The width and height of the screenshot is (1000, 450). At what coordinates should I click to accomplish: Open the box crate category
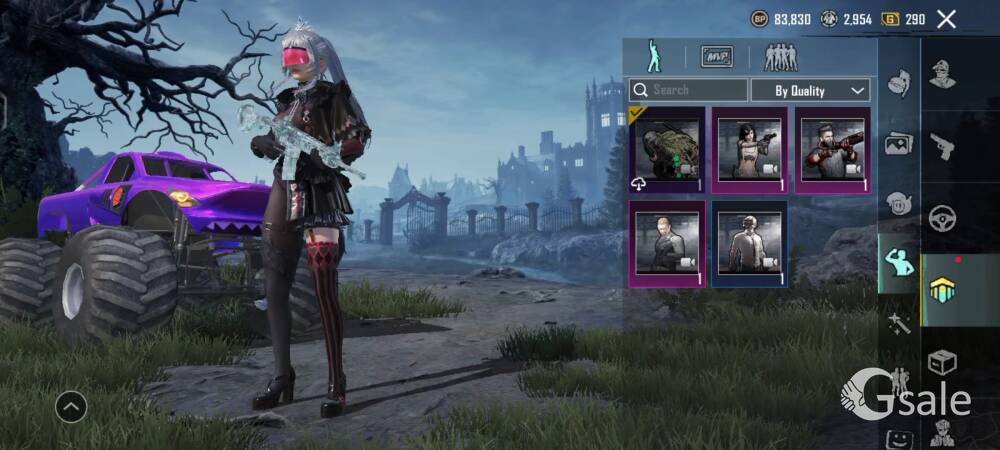pyautogui.click(x=941, y=362)
